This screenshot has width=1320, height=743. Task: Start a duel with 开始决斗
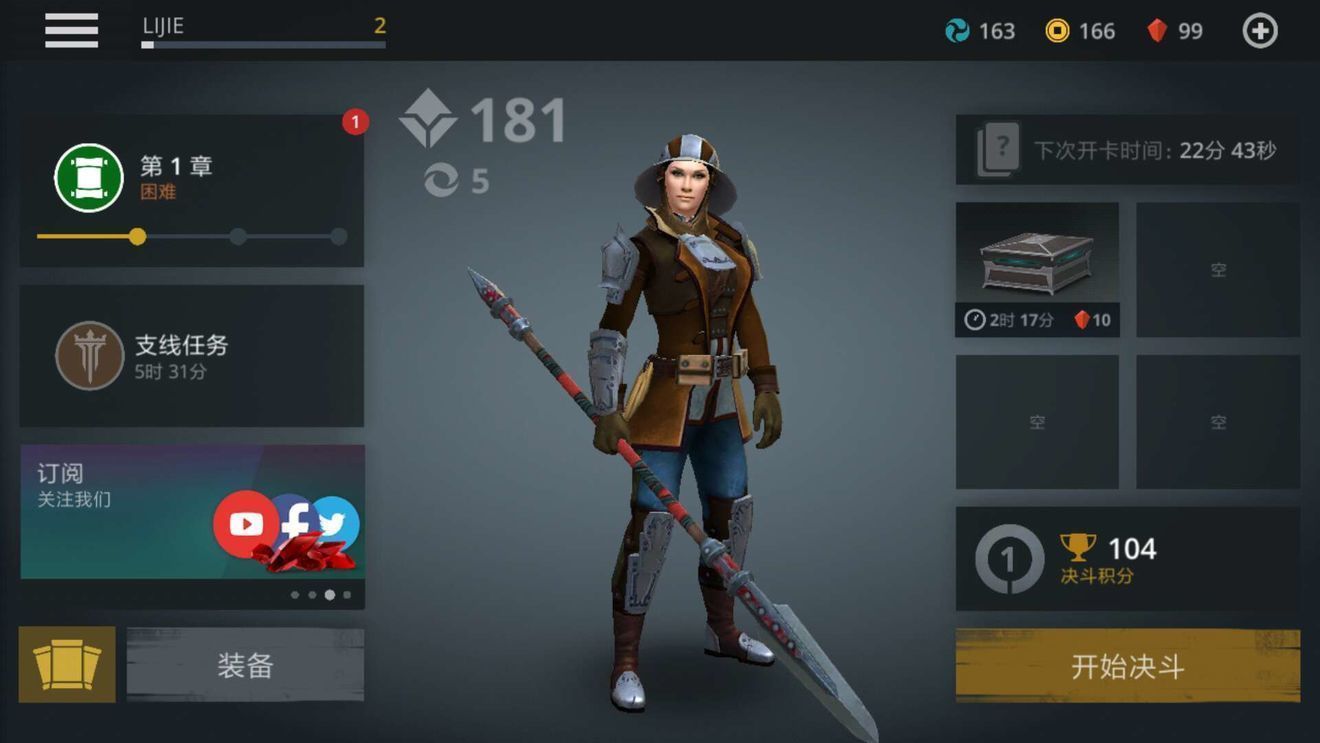pos(1127,666)
